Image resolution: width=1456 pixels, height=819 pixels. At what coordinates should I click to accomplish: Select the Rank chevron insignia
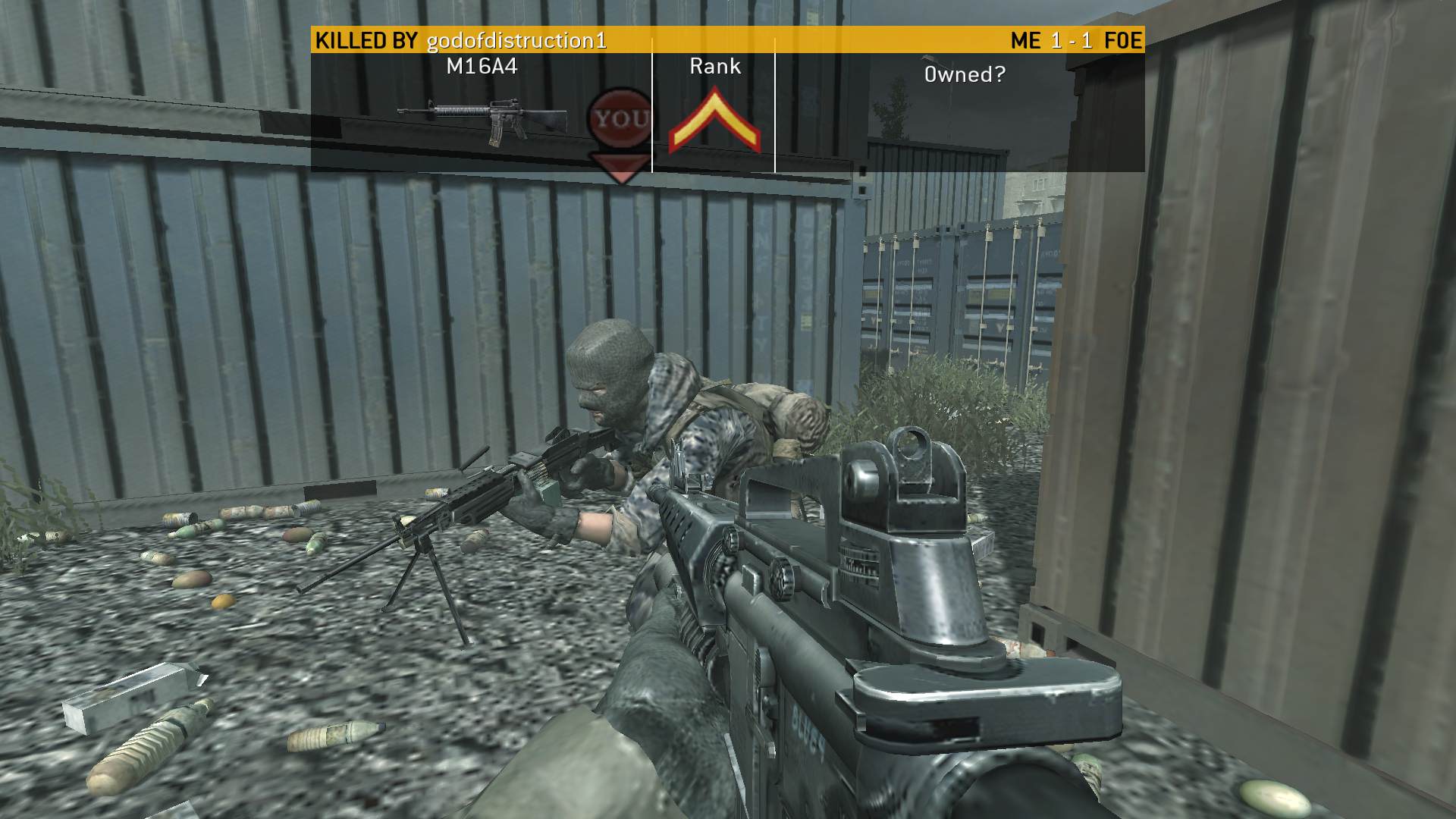714,123
